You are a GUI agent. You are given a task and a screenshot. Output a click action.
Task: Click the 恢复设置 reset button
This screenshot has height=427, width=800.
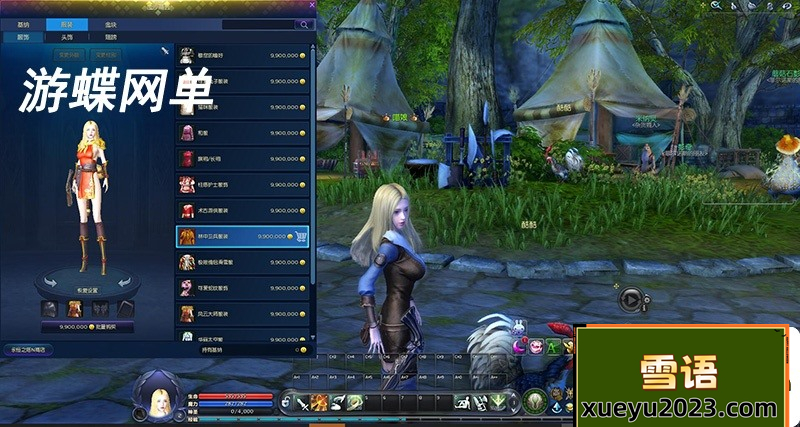[86, 292]
